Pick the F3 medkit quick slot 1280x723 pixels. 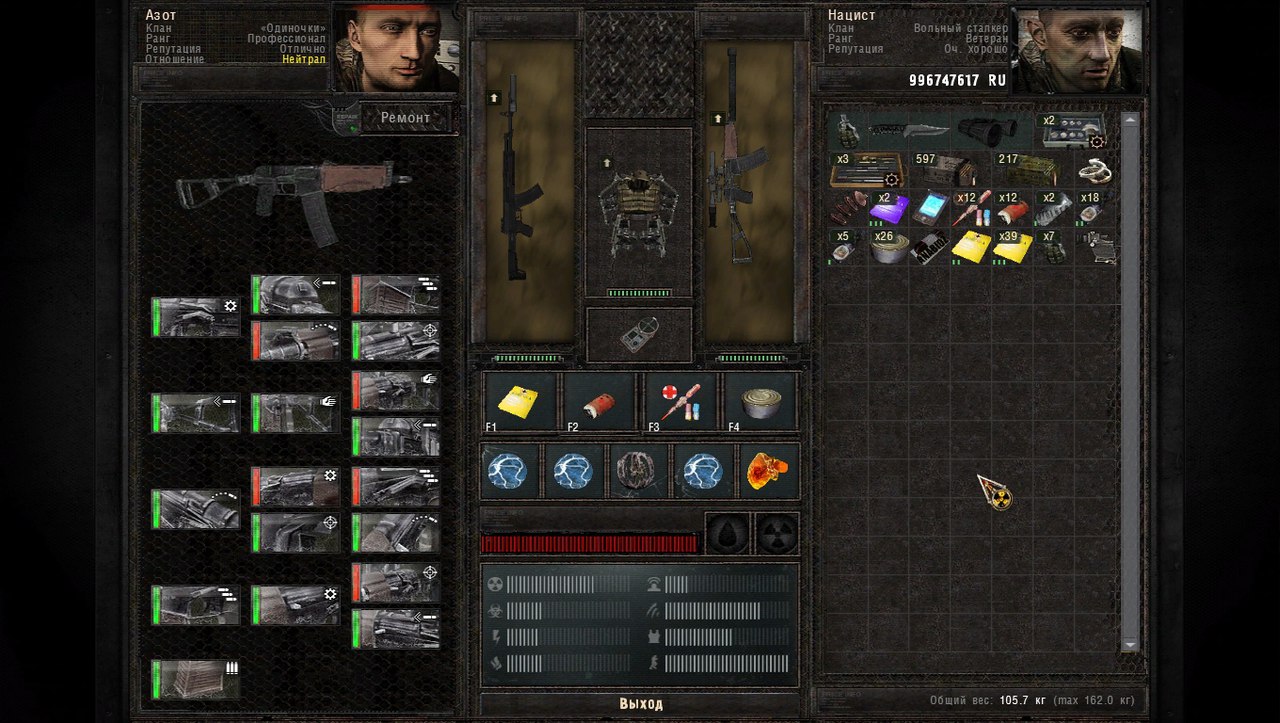680,402
